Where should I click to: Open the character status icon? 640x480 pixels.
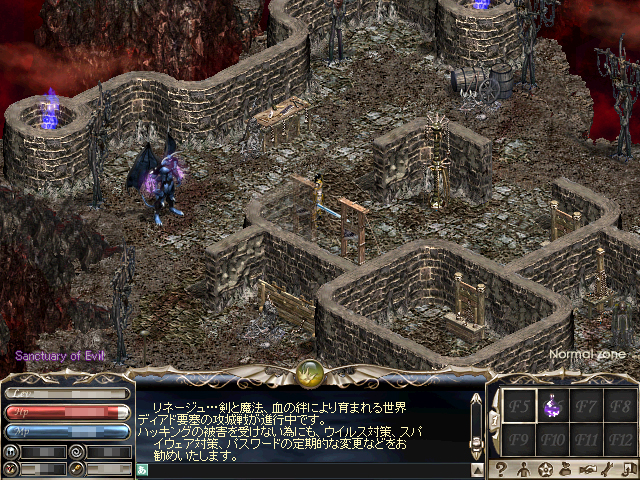click(522, 469)
